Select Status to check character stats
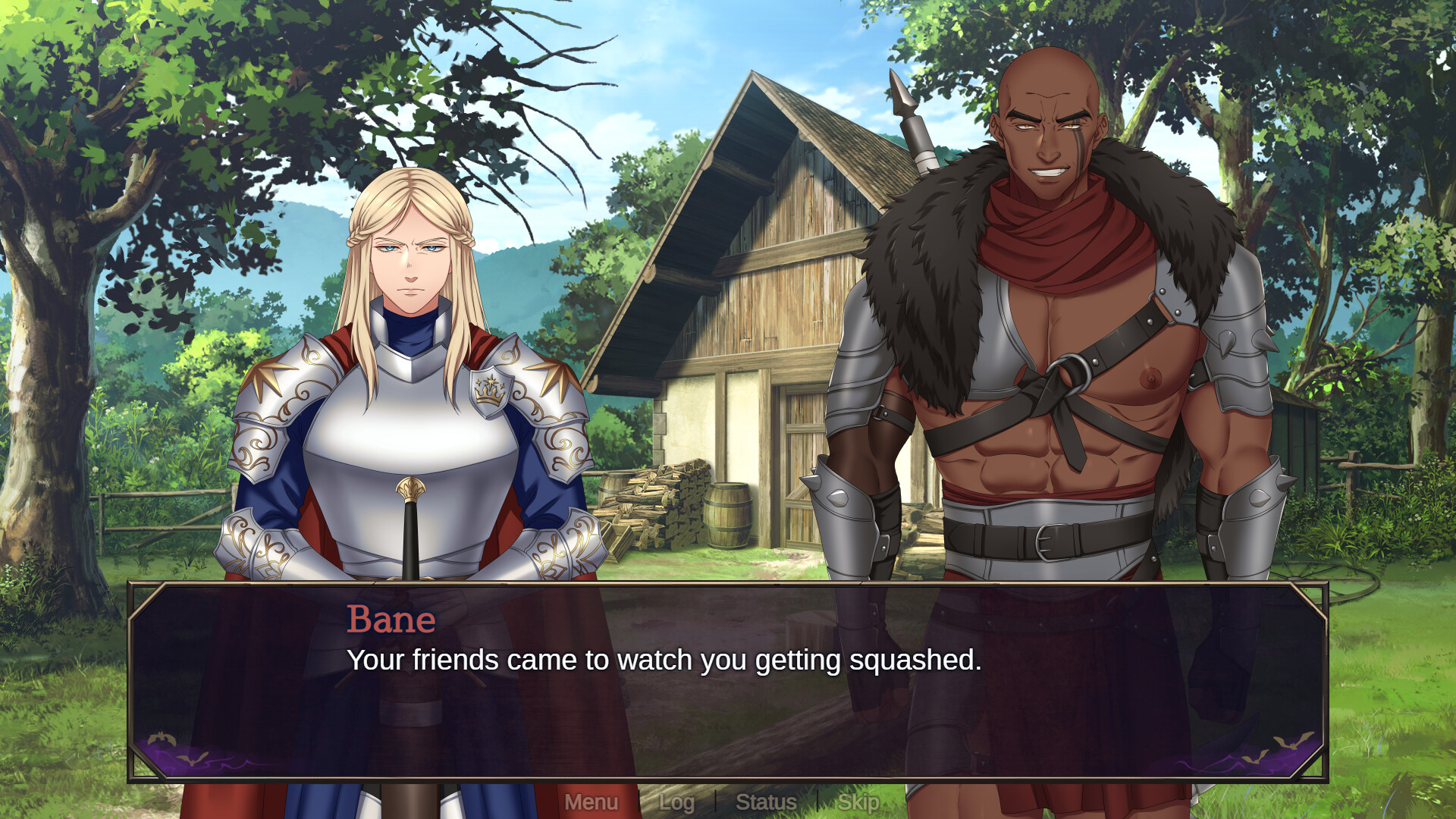1456x819 pixels. click(767, 802)
